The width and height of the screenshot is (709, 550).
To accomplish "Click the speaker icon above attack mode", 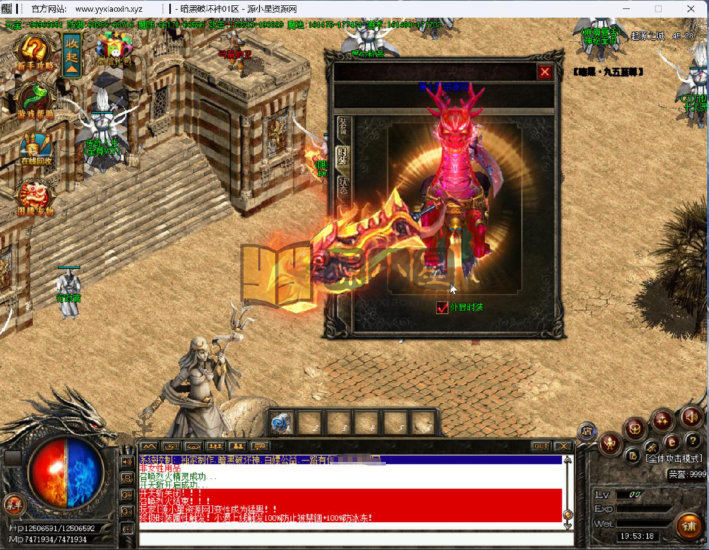I will pyautogui.click(x=688, y=418).
